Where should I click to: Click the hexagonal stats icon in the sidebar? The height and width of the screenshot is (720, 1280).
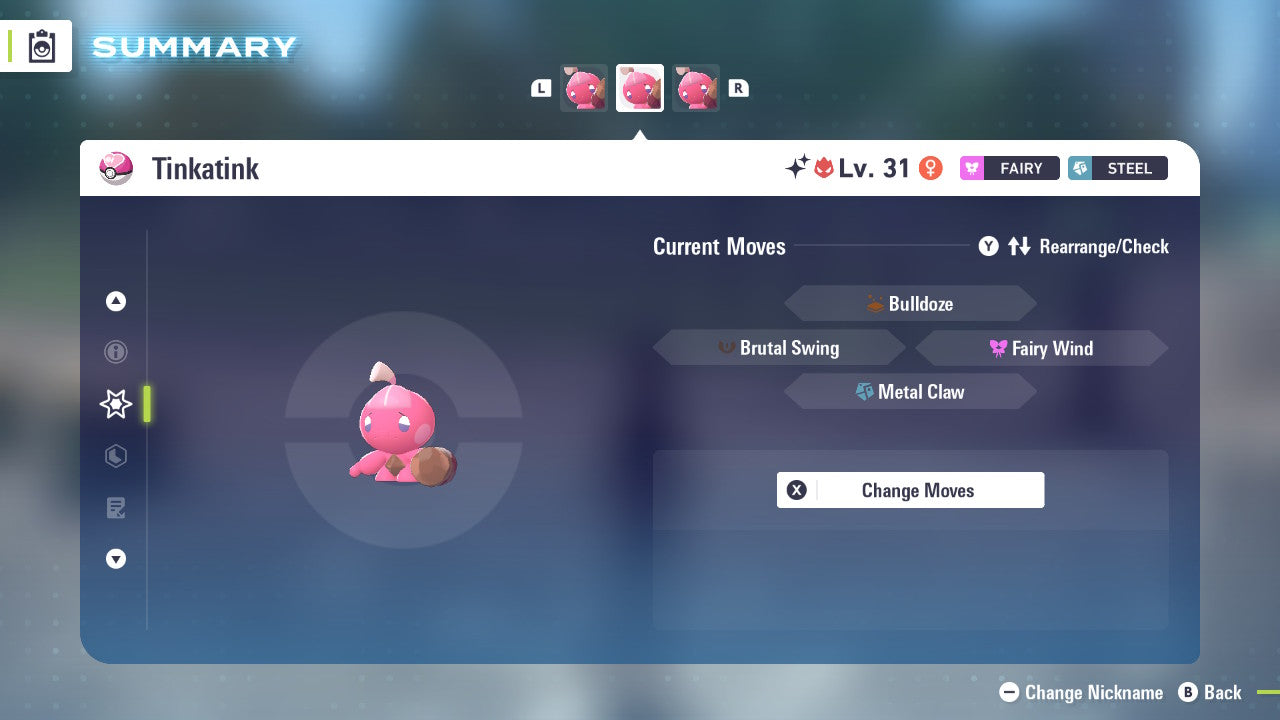pyautogui.click(x=115, y=456)
